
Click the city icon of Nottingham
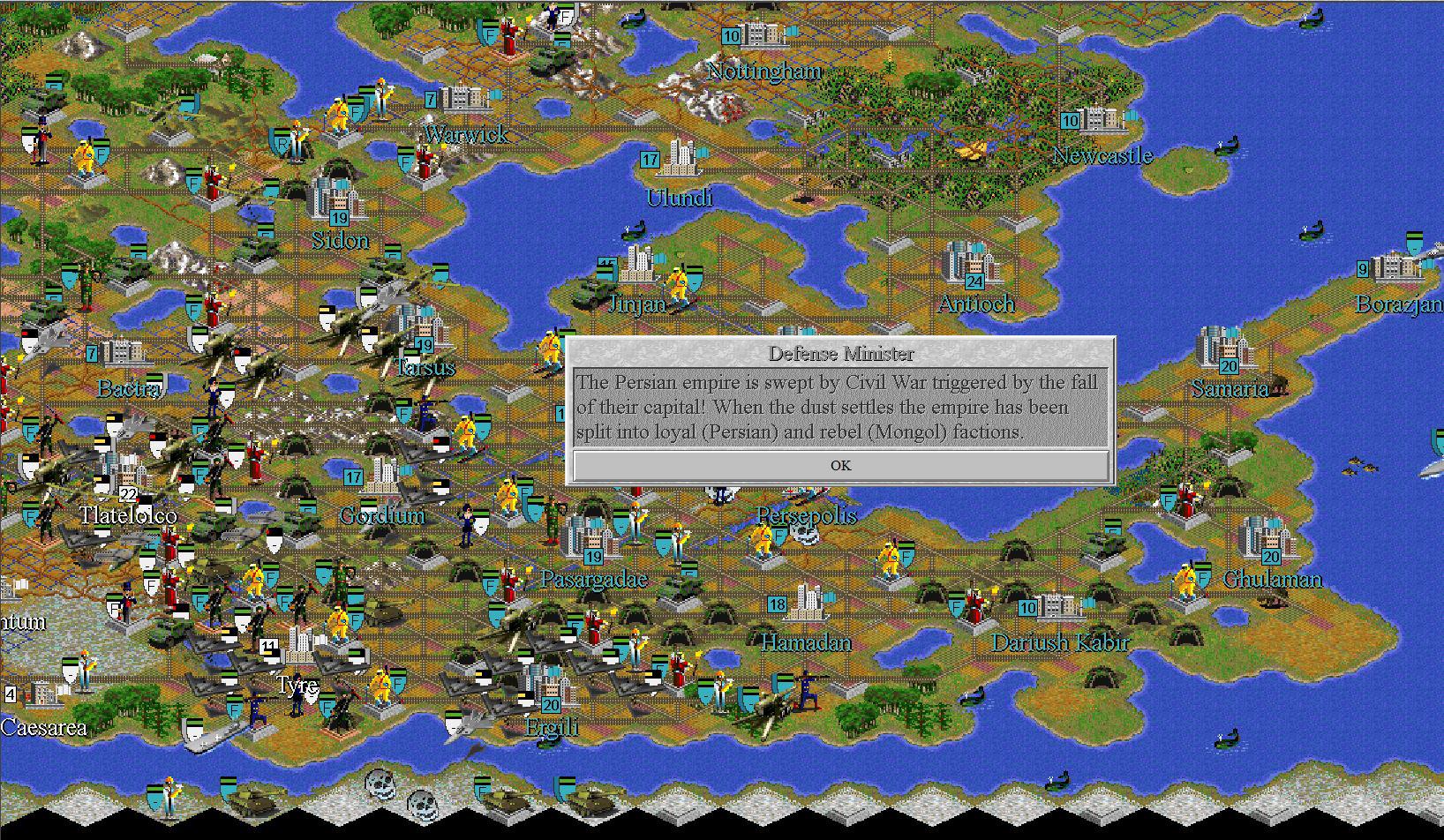point(757,35)
